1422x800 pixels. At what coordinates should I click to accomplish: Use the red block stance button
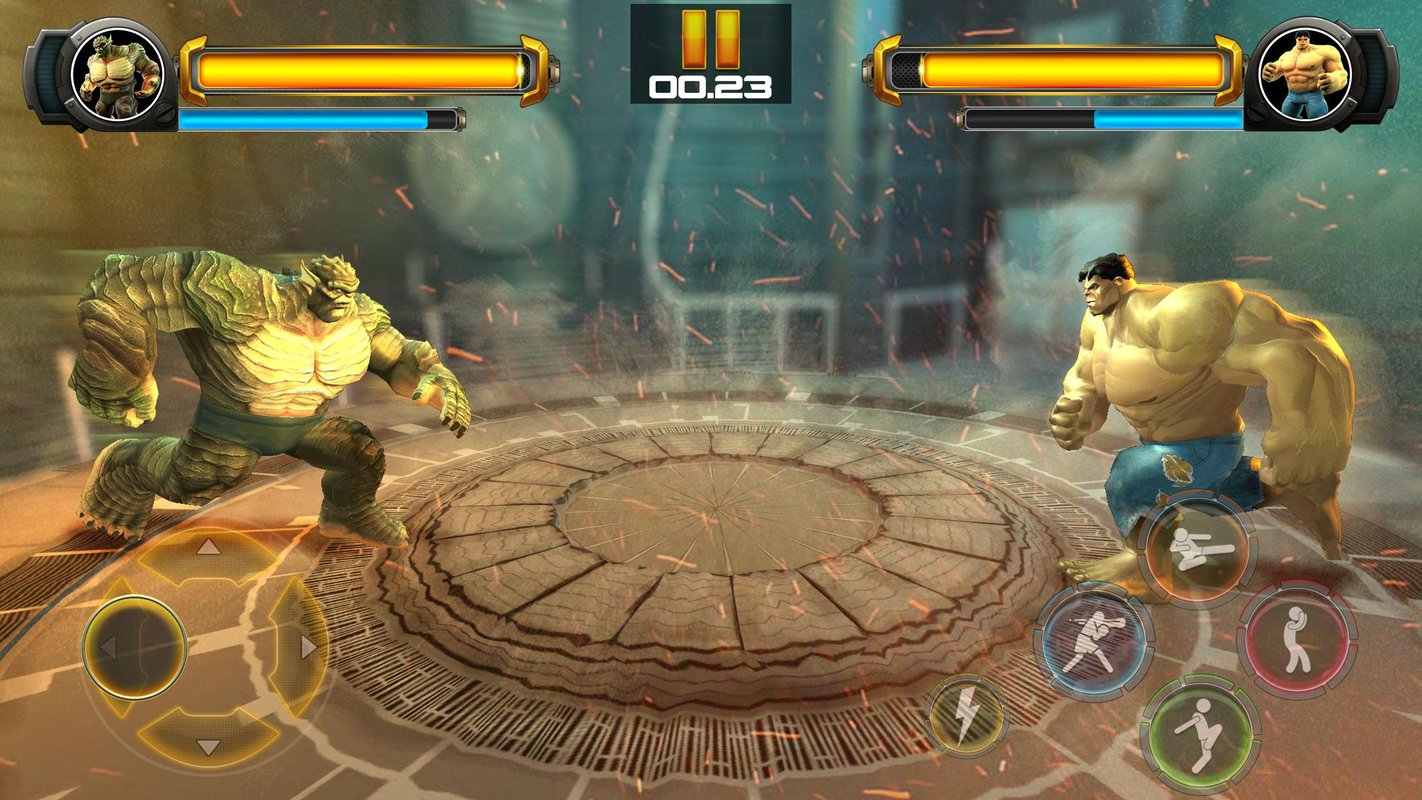[1296, 640]
